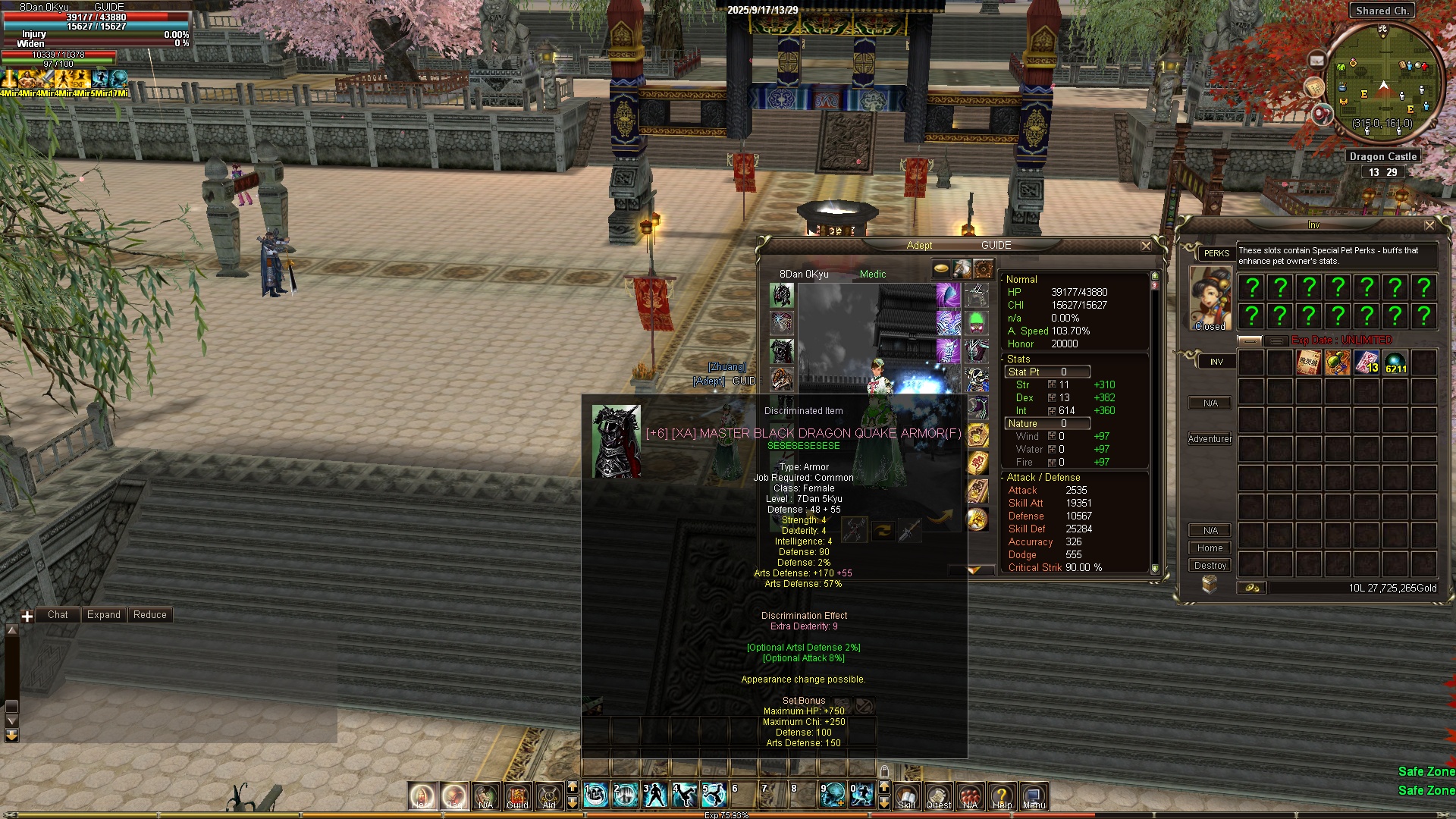This screenshot has height=819, width=1456.
Task: Close the character stats window
Action: pos(1146,246)
